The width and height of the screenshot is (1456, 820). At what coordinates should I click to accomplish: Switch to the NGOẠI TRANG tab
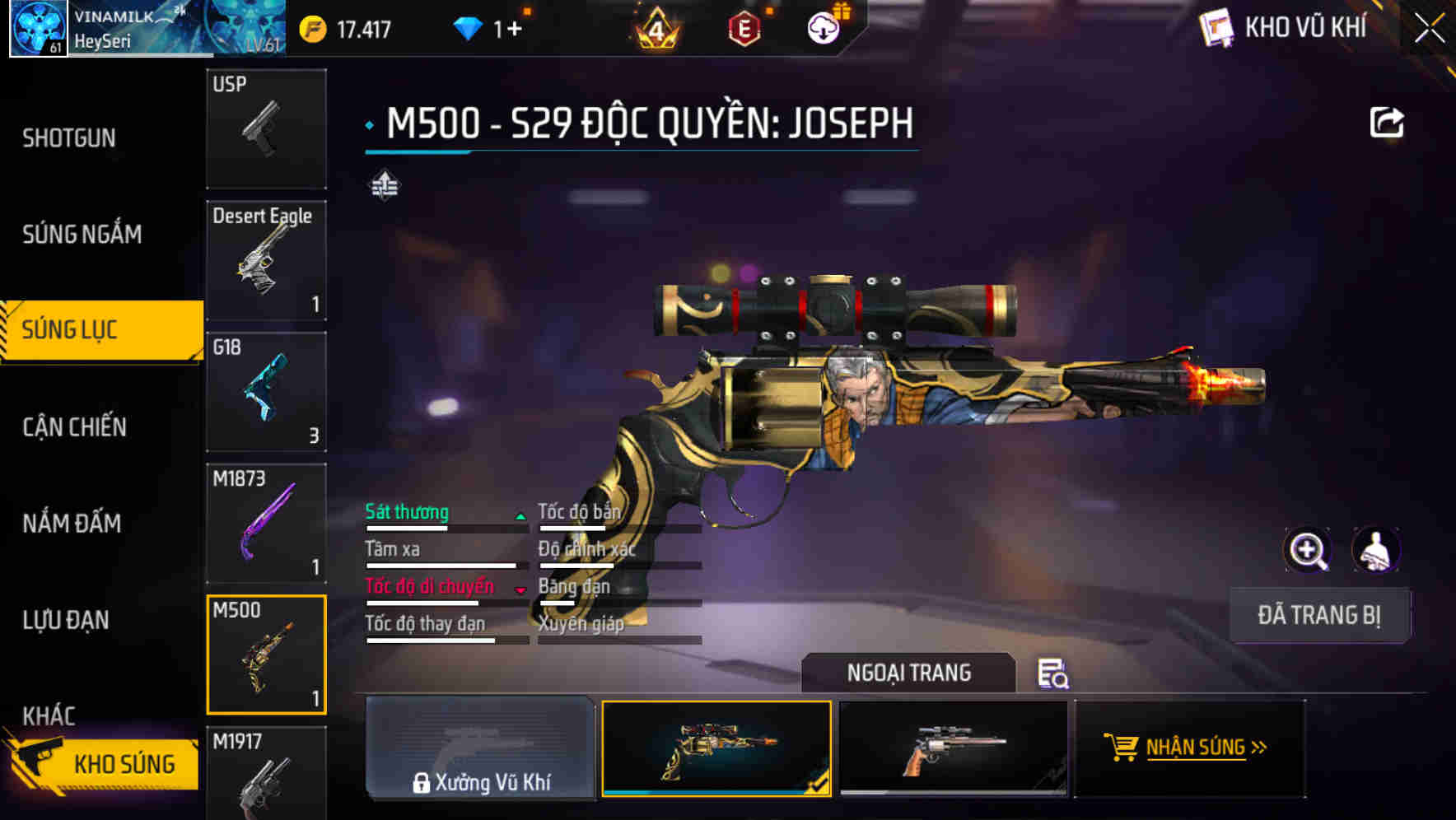point(909,673)
